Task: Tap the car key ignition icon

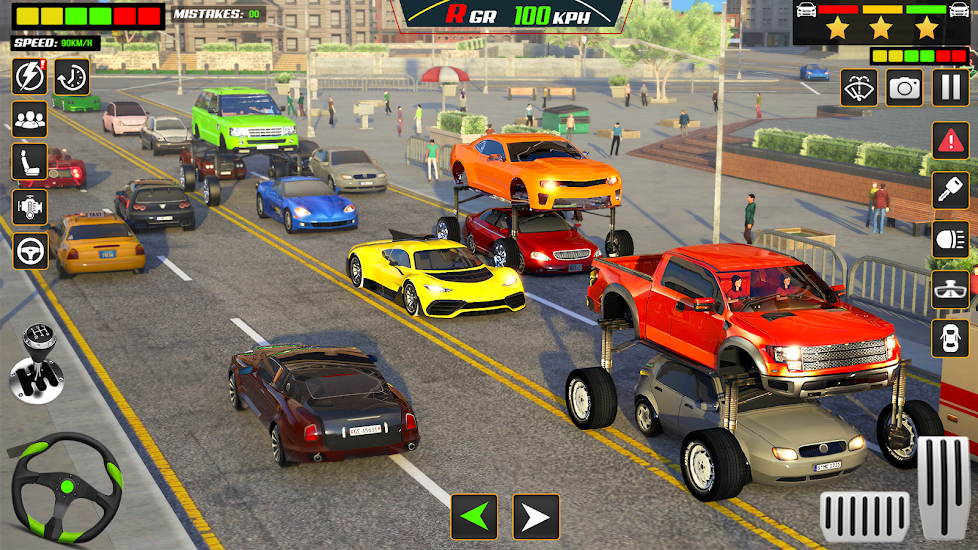Action: click(950, 190)
